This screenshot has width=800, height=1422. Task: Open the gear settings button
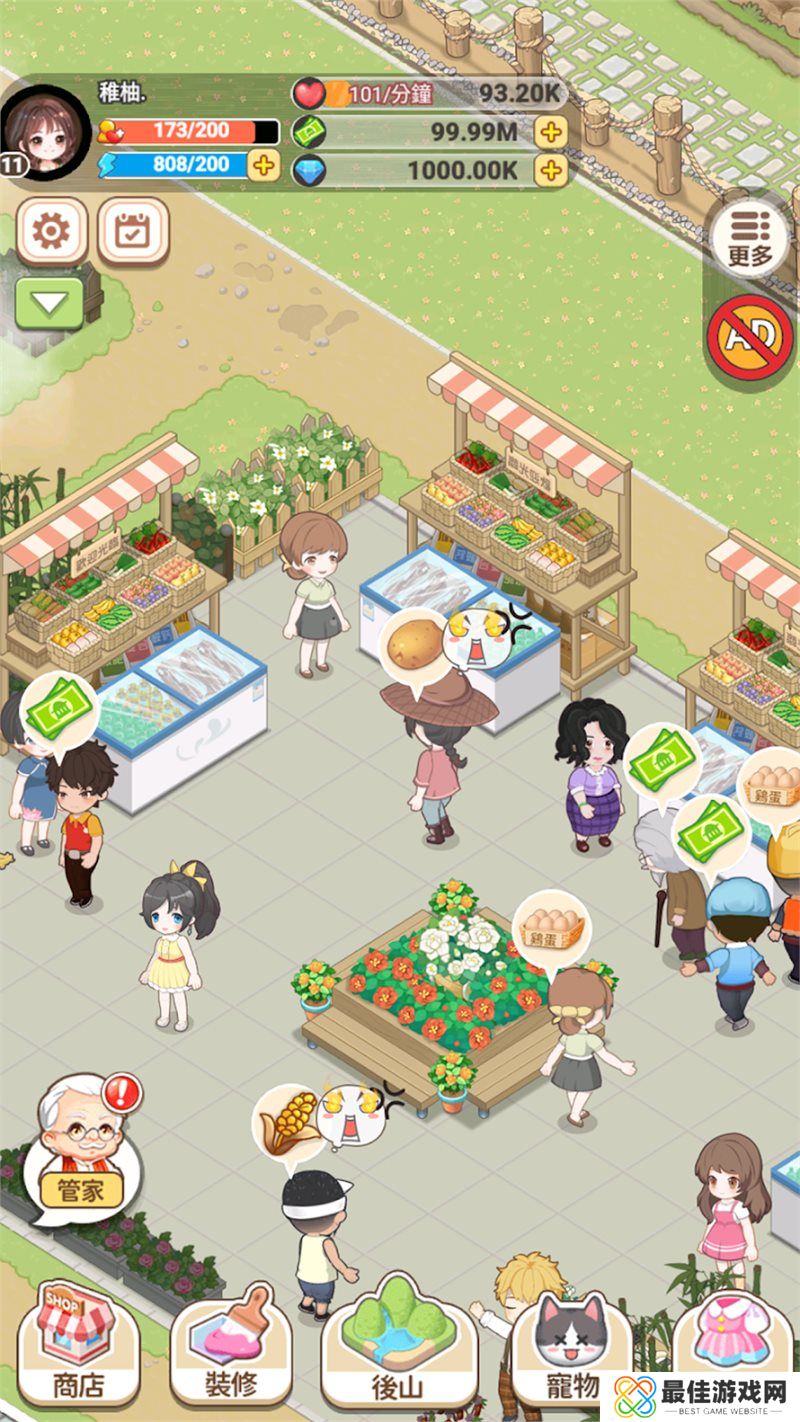tap(52, 232)
